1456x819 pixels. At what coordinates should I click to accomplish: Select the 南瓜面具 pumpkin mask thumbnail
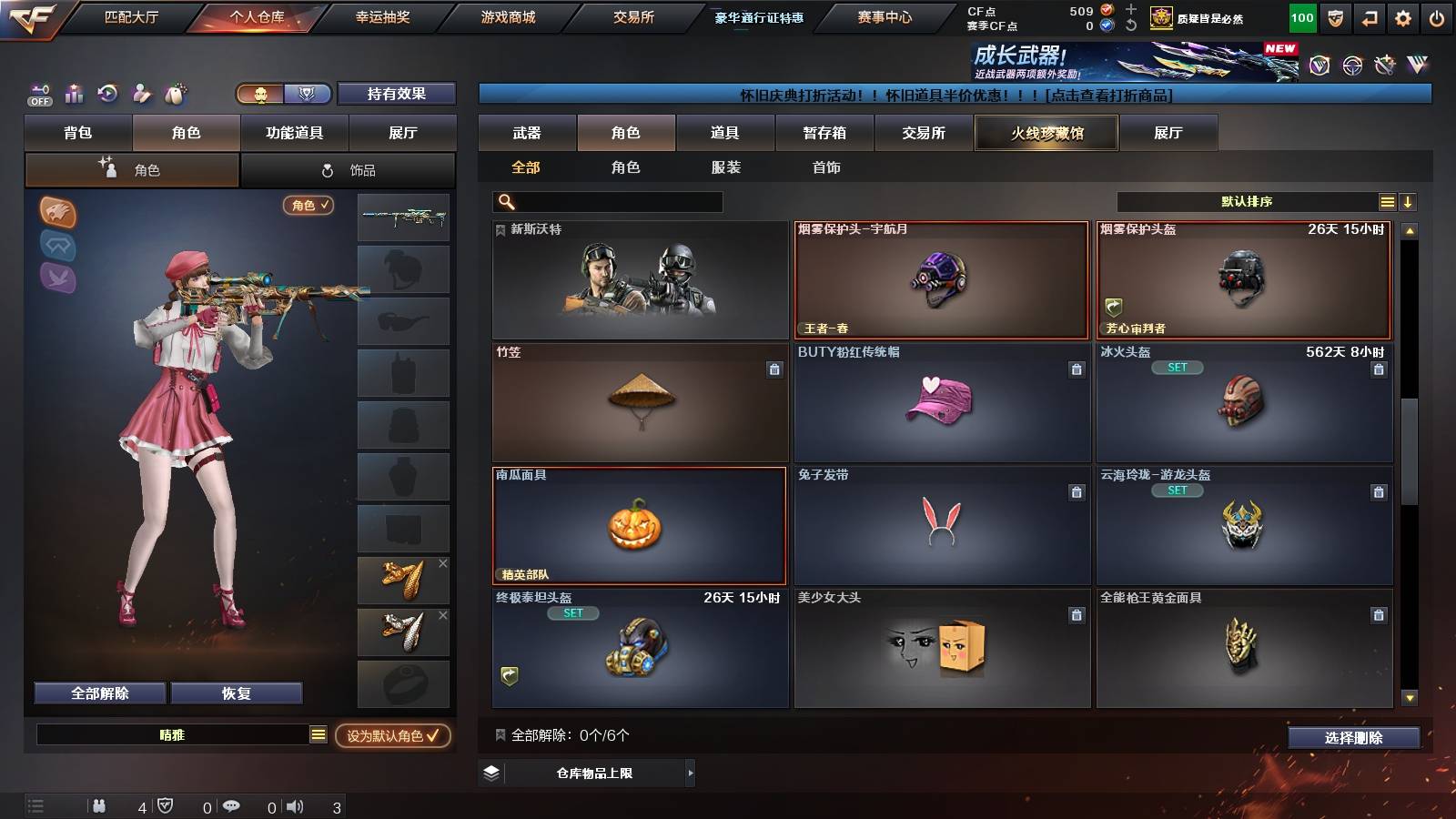pos(639,526)
